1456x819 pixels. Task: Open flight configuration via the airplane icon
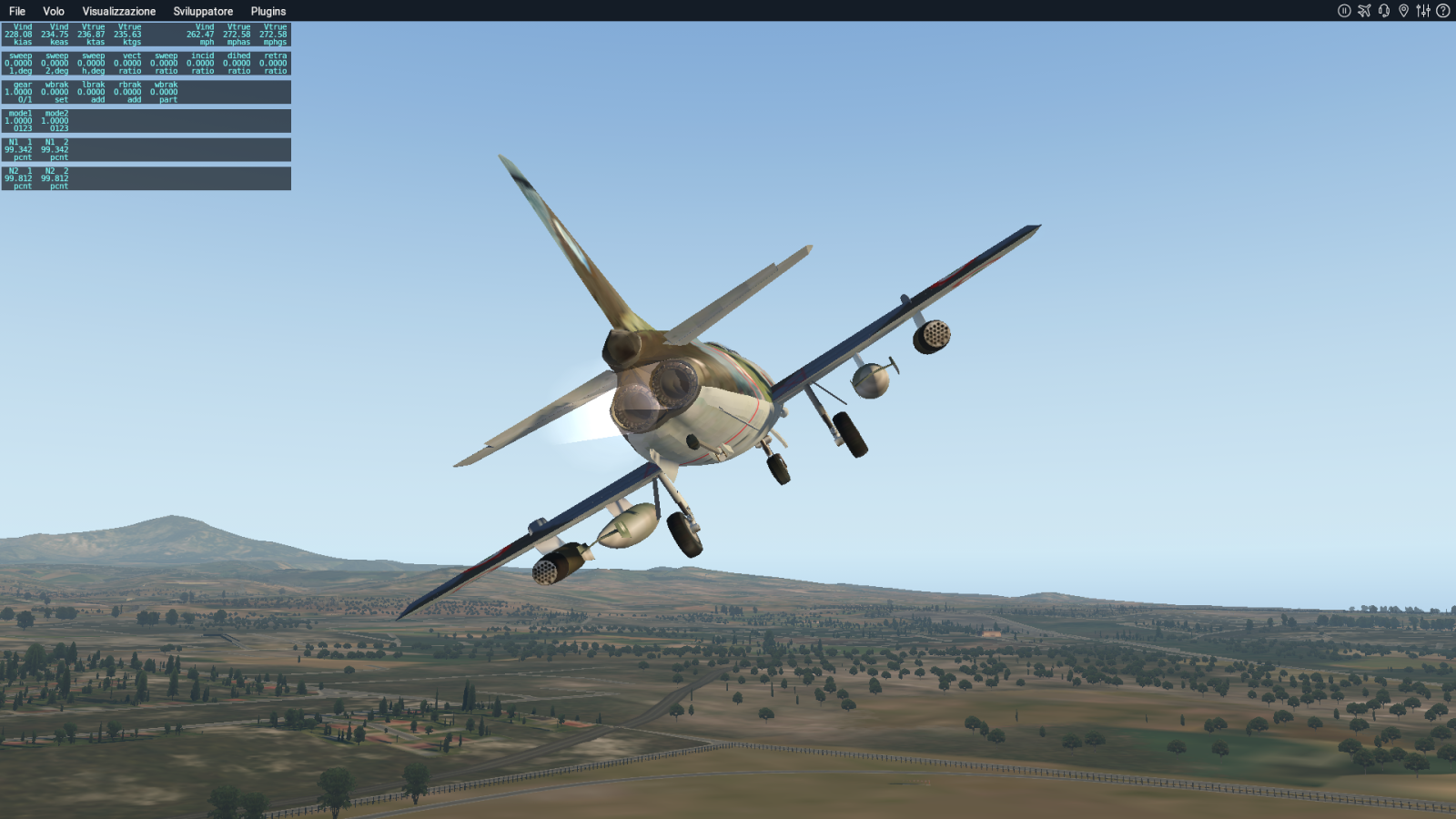[1364, 11]
